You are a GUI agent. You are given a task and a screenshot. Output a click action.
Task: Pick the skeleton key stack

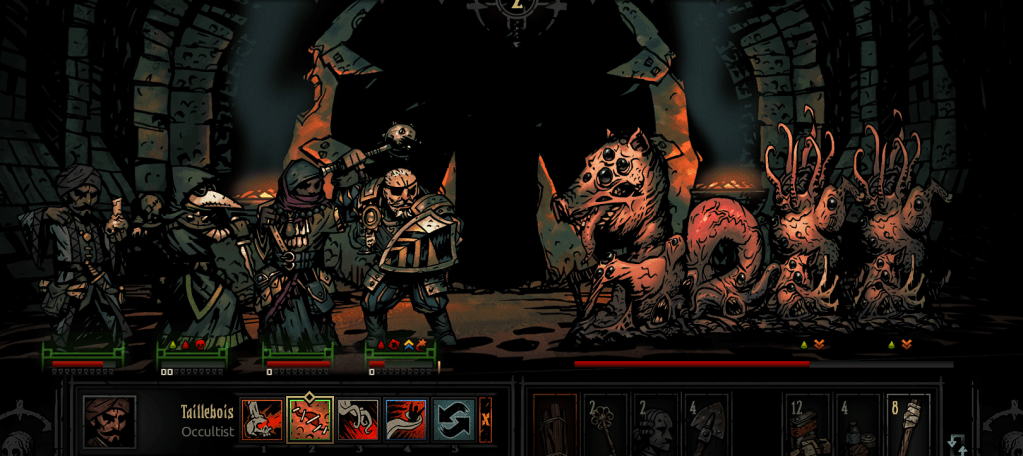click(x=605, y=424)
